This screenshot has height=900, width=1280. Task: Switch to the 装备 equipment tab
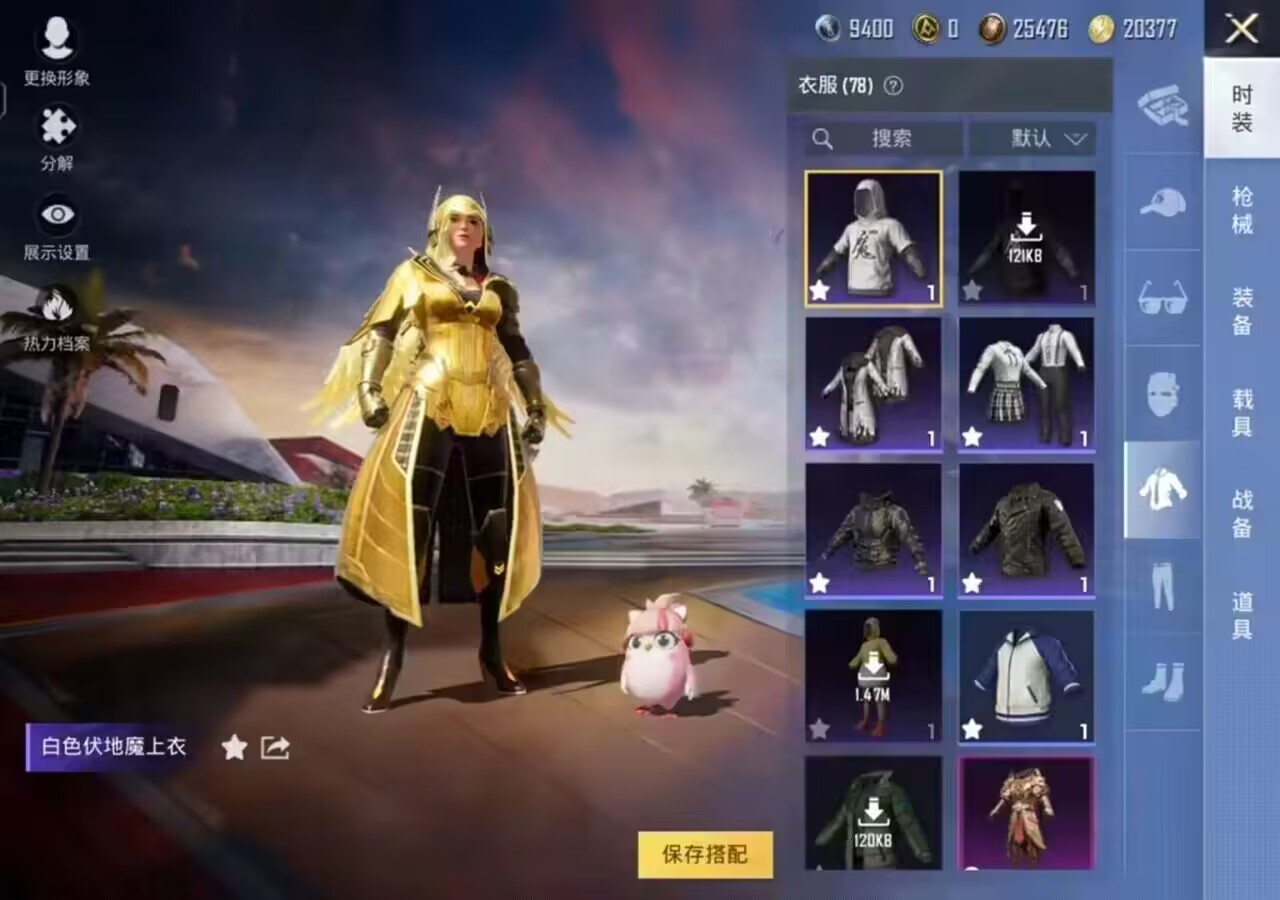(x=1242, y=311)
